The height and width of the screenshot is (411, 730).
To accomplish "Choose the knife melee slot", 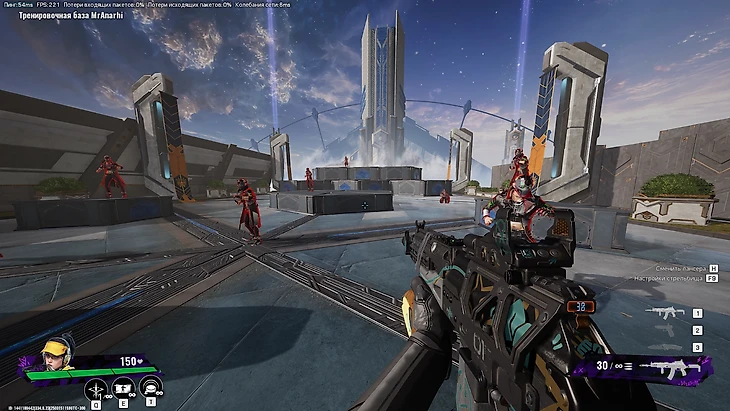I will click(x=666, y=346).
